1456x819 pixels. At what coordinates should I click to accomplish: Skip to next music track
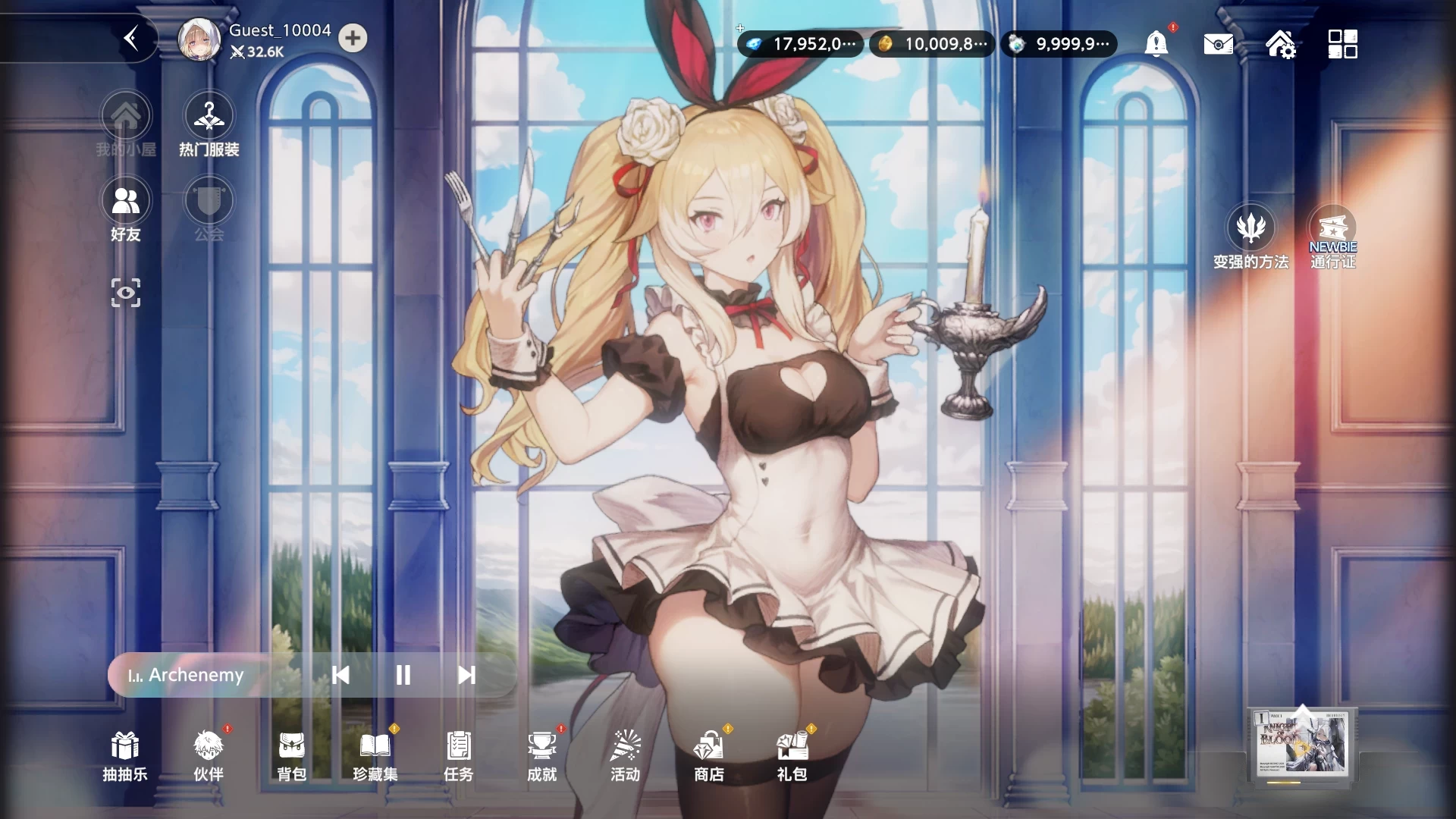click(466, 675)
